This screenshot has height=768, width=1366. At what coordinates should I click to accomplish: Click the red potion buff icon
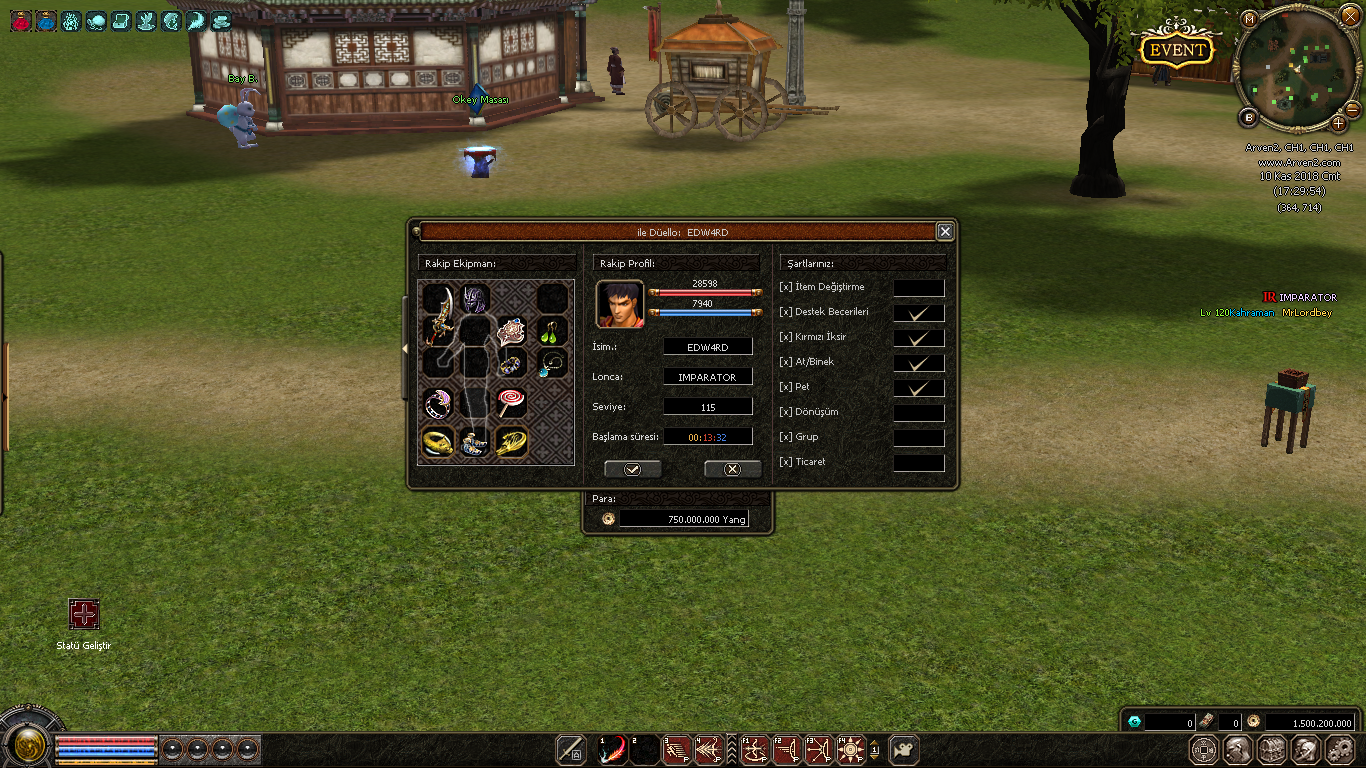coord(20,20)
